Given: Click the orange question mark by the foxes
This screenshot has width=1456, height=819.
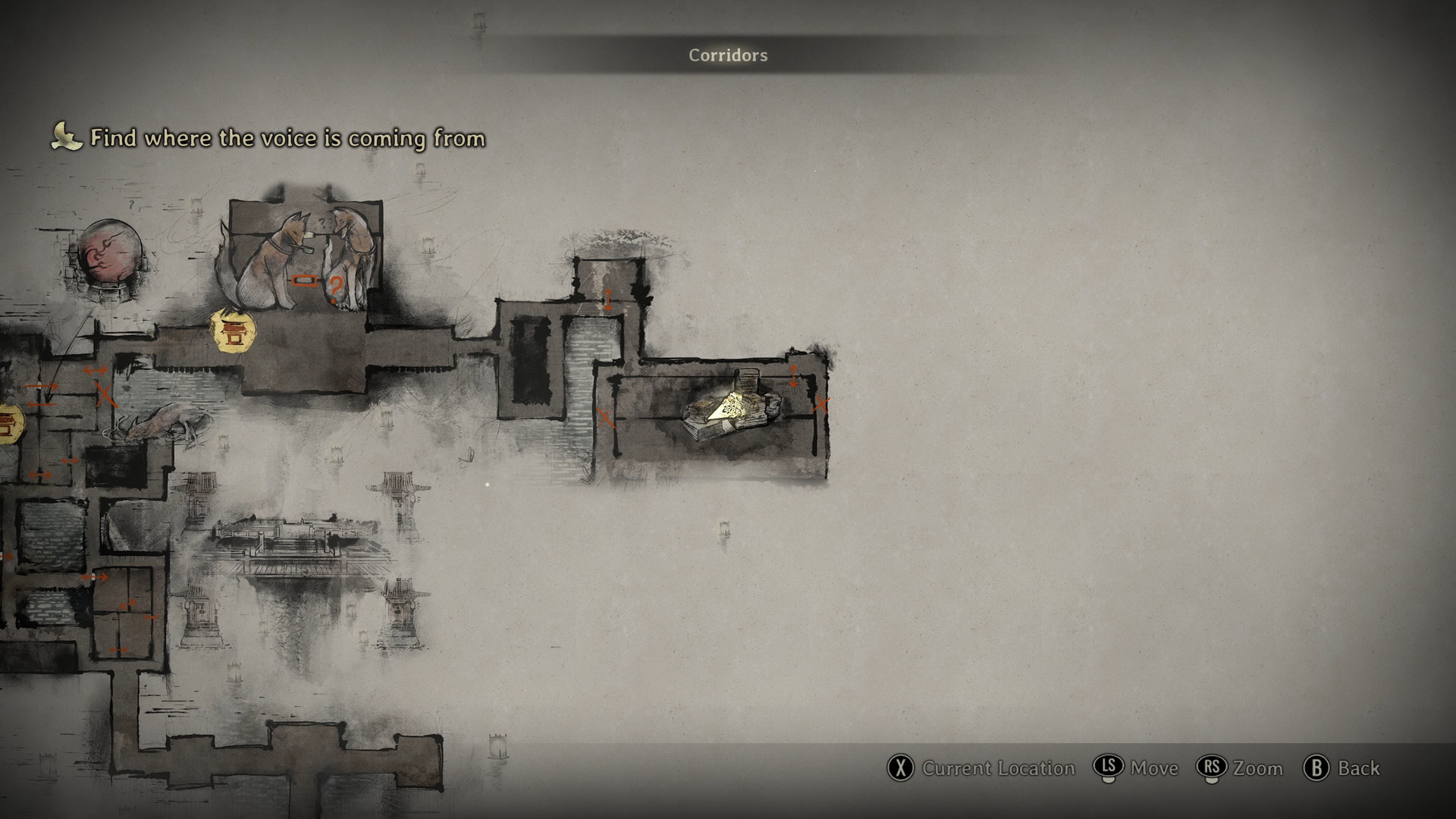Looking at the screenshot, I should 335,287.
